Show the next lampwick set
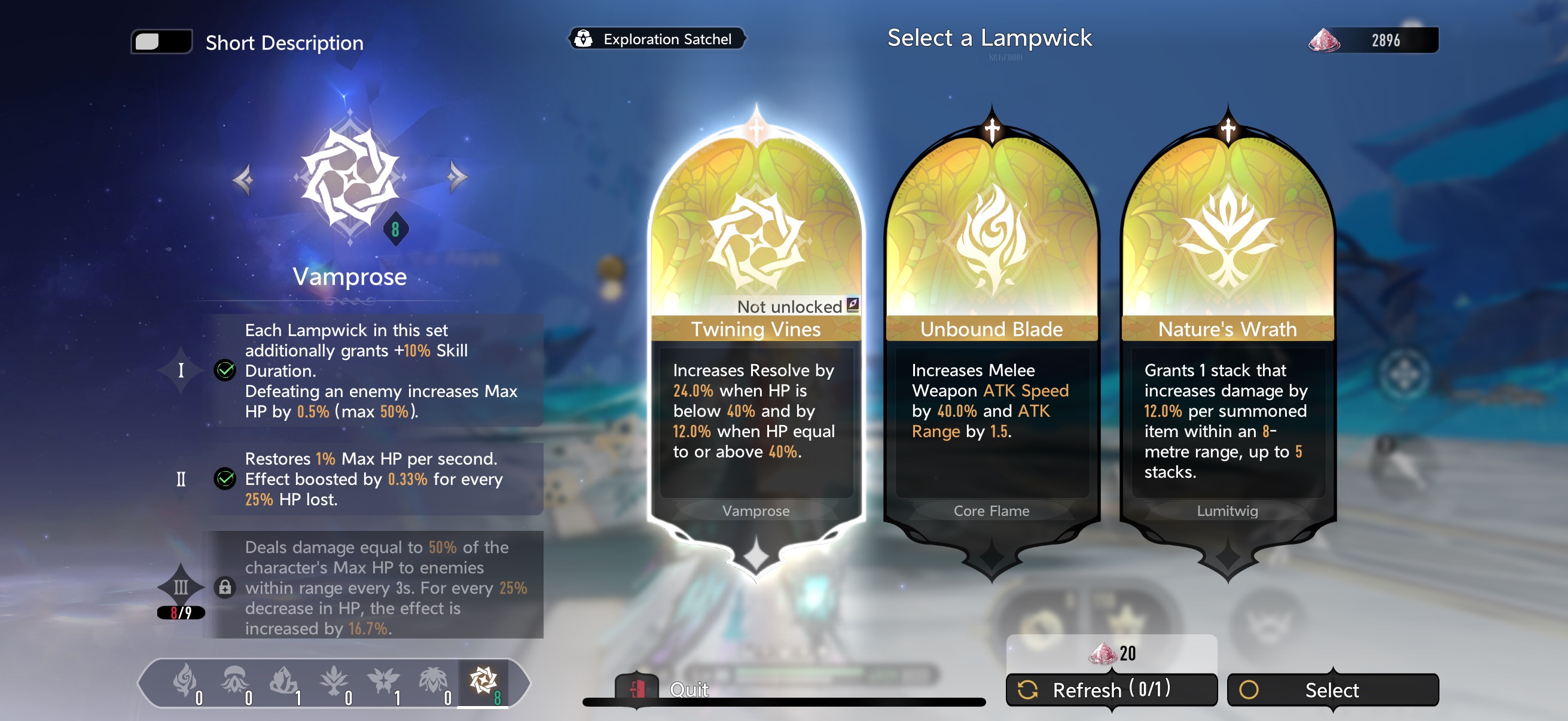1568x721 pixels. click(456, 178)
